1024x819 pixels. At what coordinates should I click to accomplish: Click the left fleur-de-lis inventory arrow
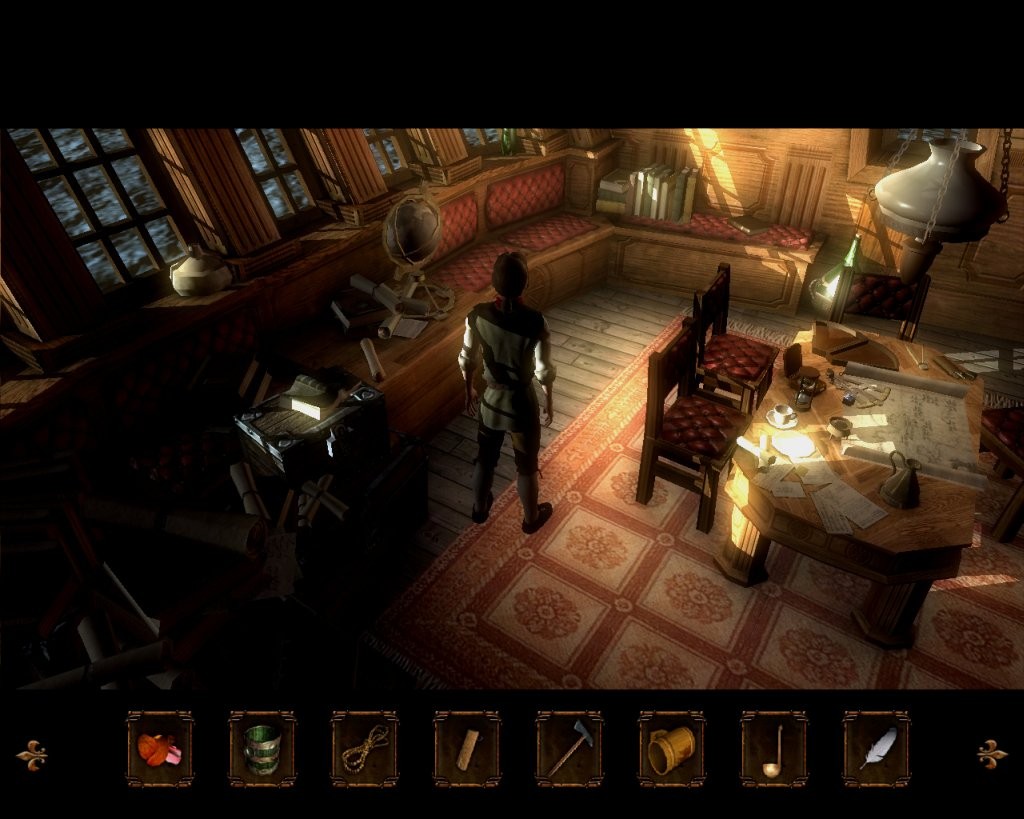click(x=32, y=753)
